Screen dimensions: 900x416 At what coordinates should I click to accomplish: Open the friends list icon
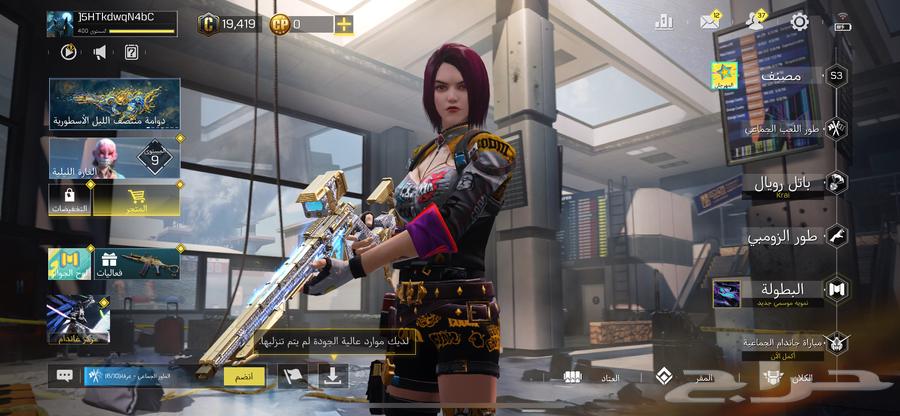(754, 22)
